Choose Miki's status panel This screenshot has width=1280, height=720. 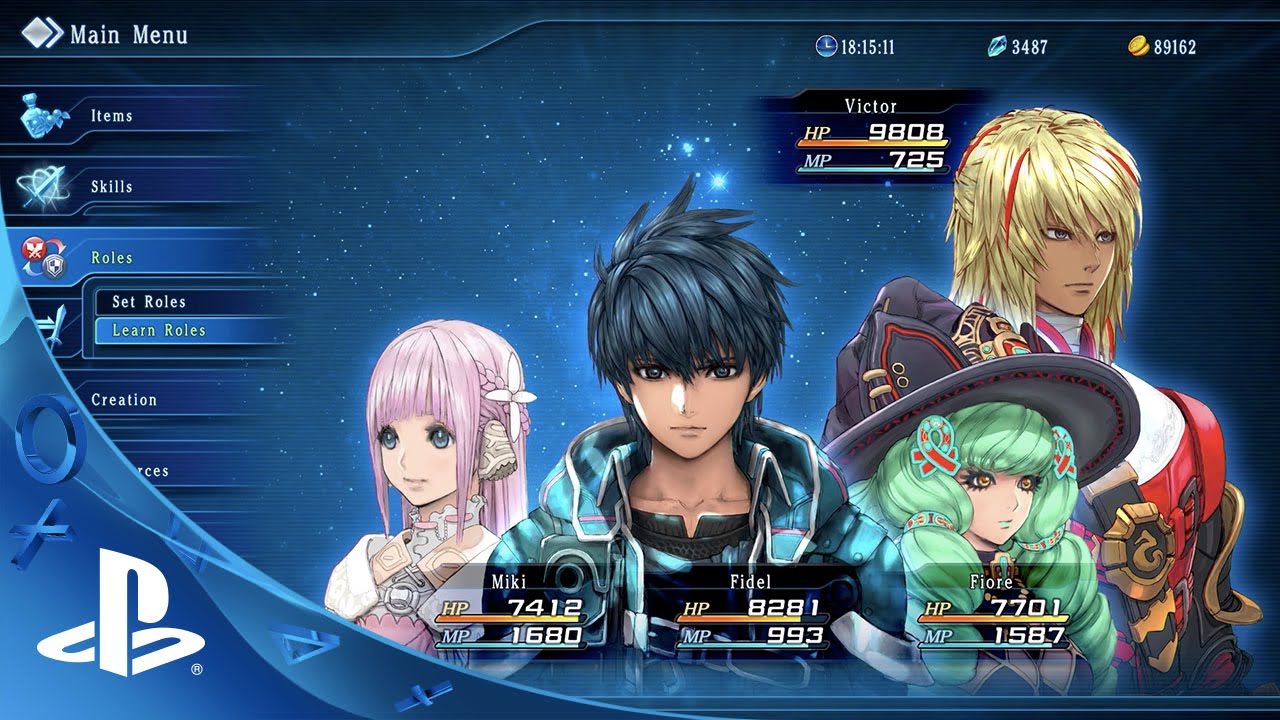coord(509,610)
